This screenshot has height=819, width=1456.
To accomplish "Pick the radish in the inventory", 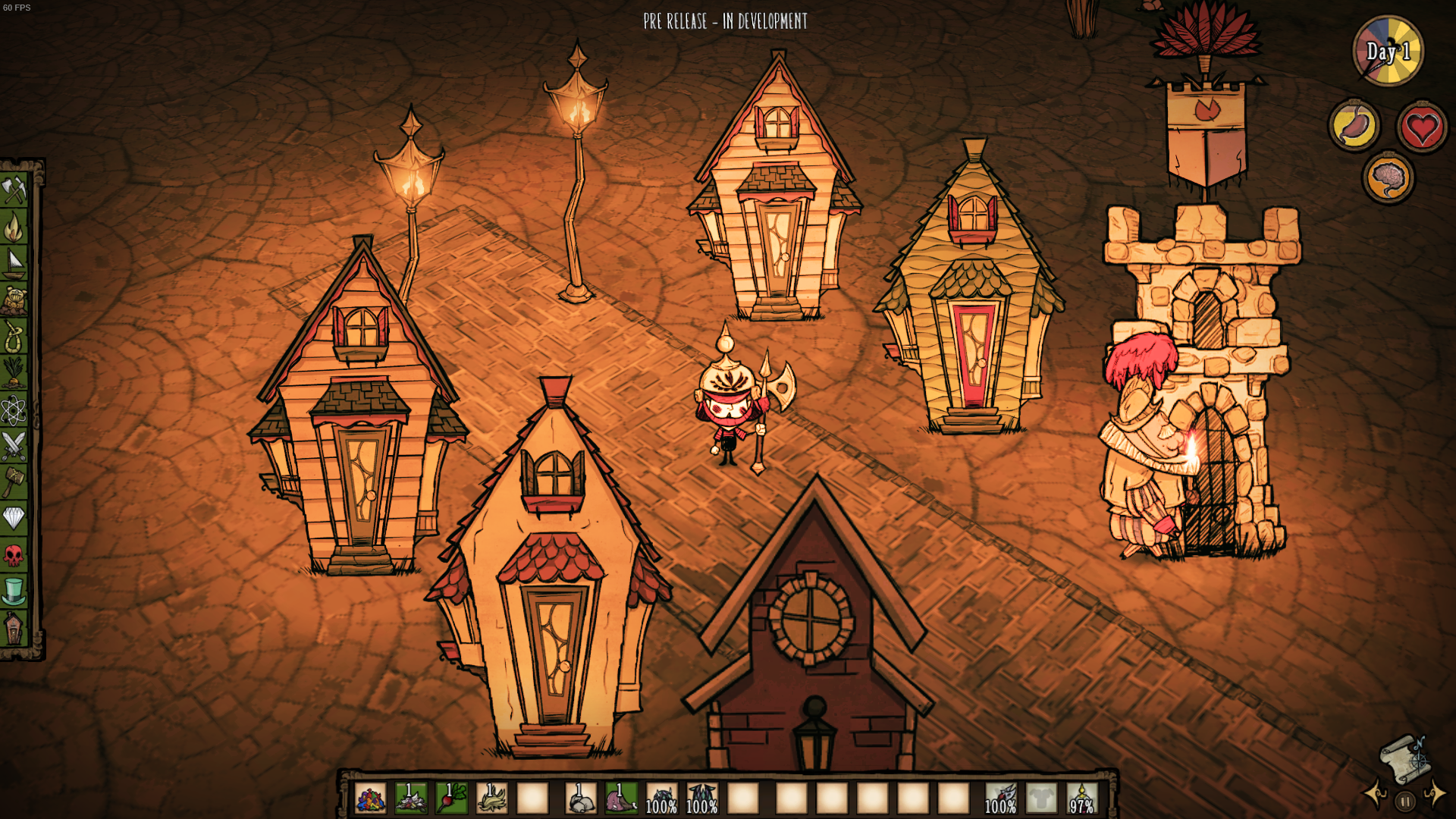I will [x=452, y=799].
